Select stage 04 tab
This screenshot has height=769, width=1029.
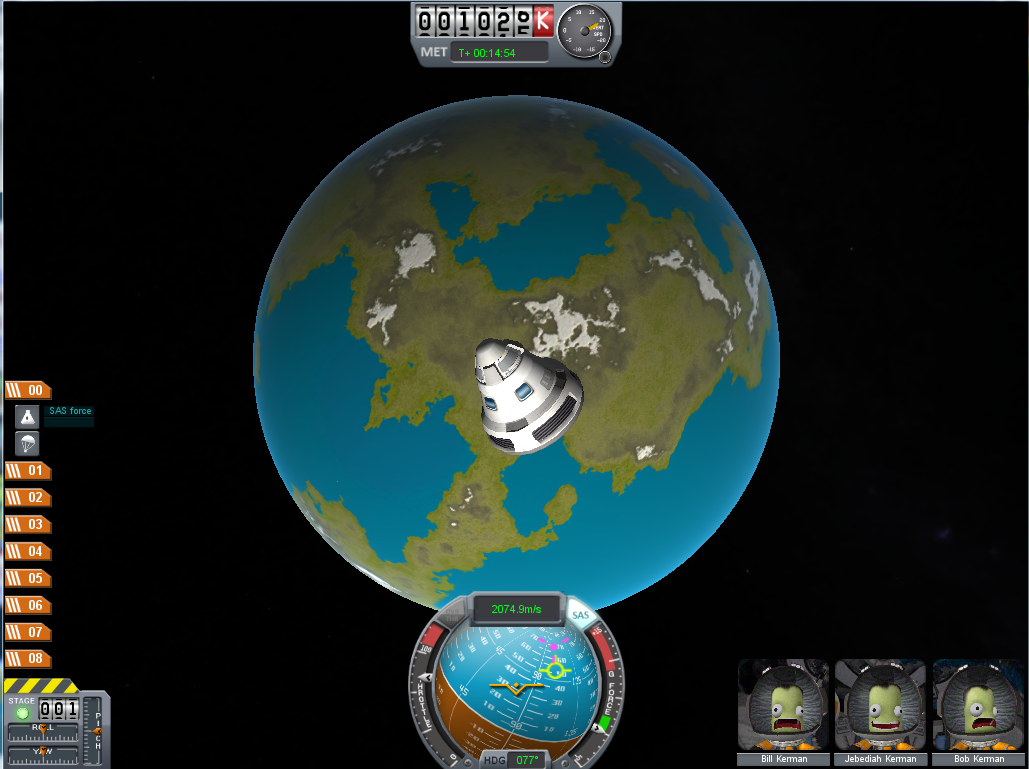tap(28, 551)
